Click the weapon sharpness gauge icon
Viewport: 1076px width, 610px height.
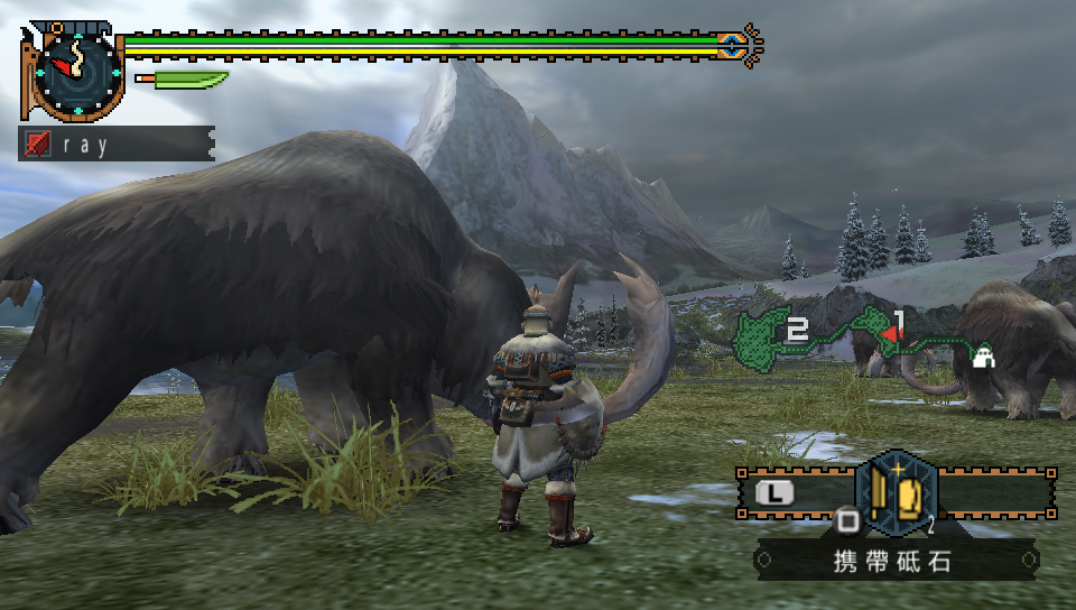tap(182, 80)
